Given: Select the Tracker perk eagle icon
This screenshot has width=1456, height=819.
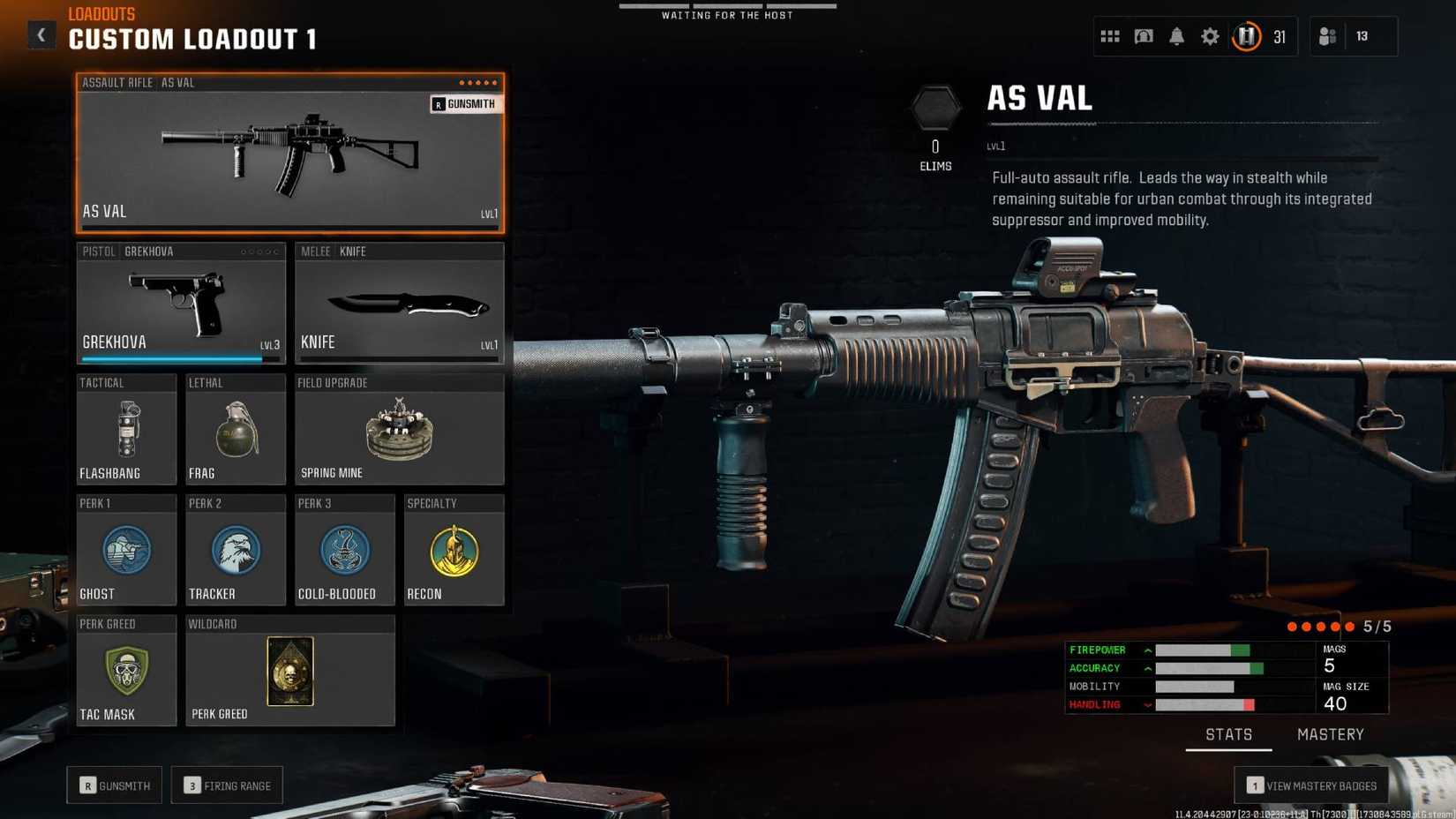Looking at the screenshot, I should [x=235, y=551].
